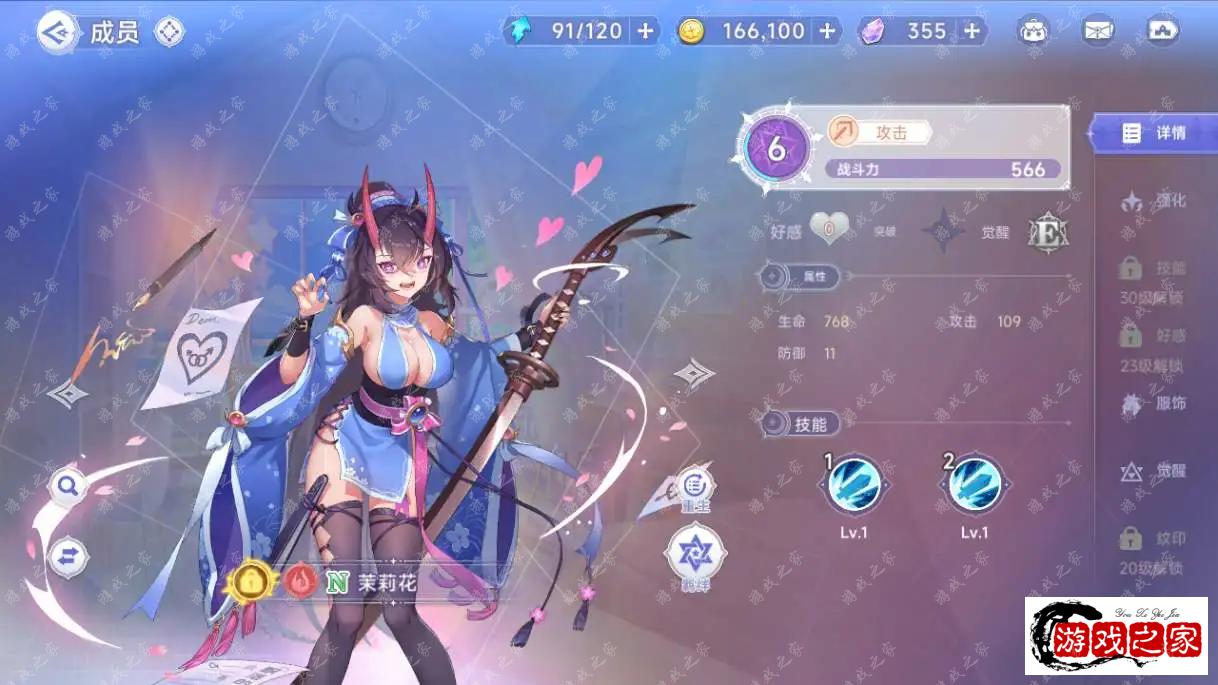
Task: Switch to the 详情 tab
Action: click(x=1155, y=133)
